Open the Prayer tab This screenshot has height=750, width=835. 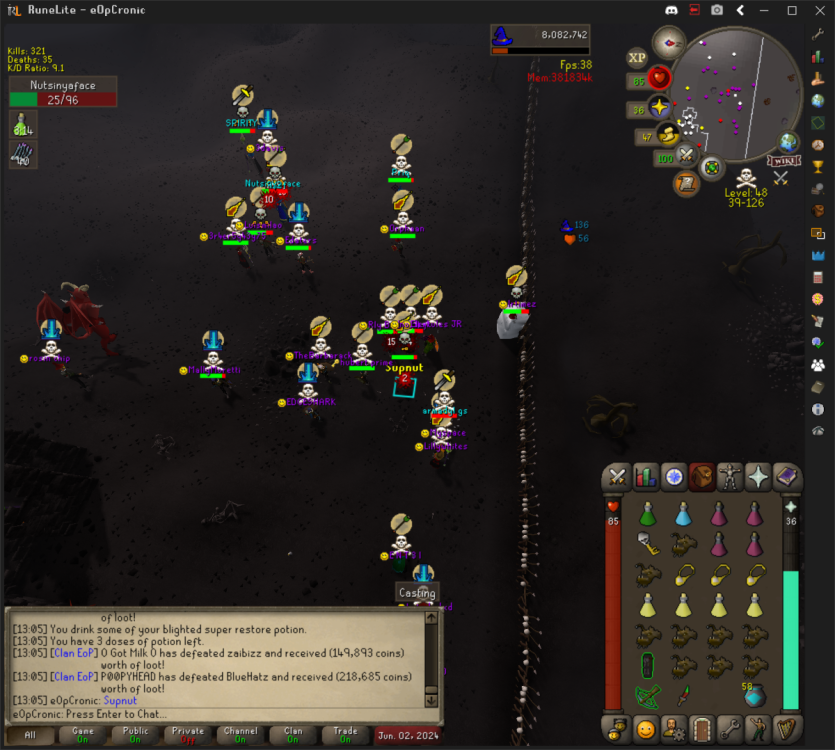(759, 477)
